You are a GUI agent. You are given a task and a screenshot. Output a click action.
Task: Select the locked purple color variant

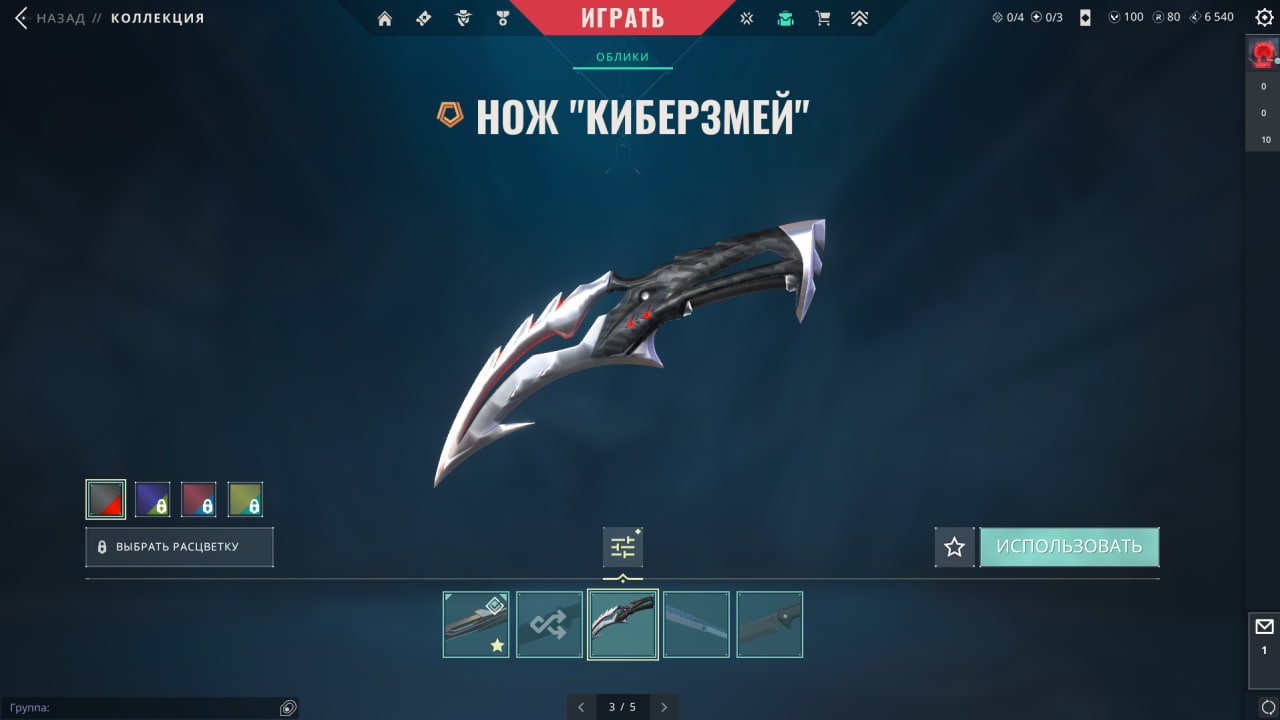(152, 498)
